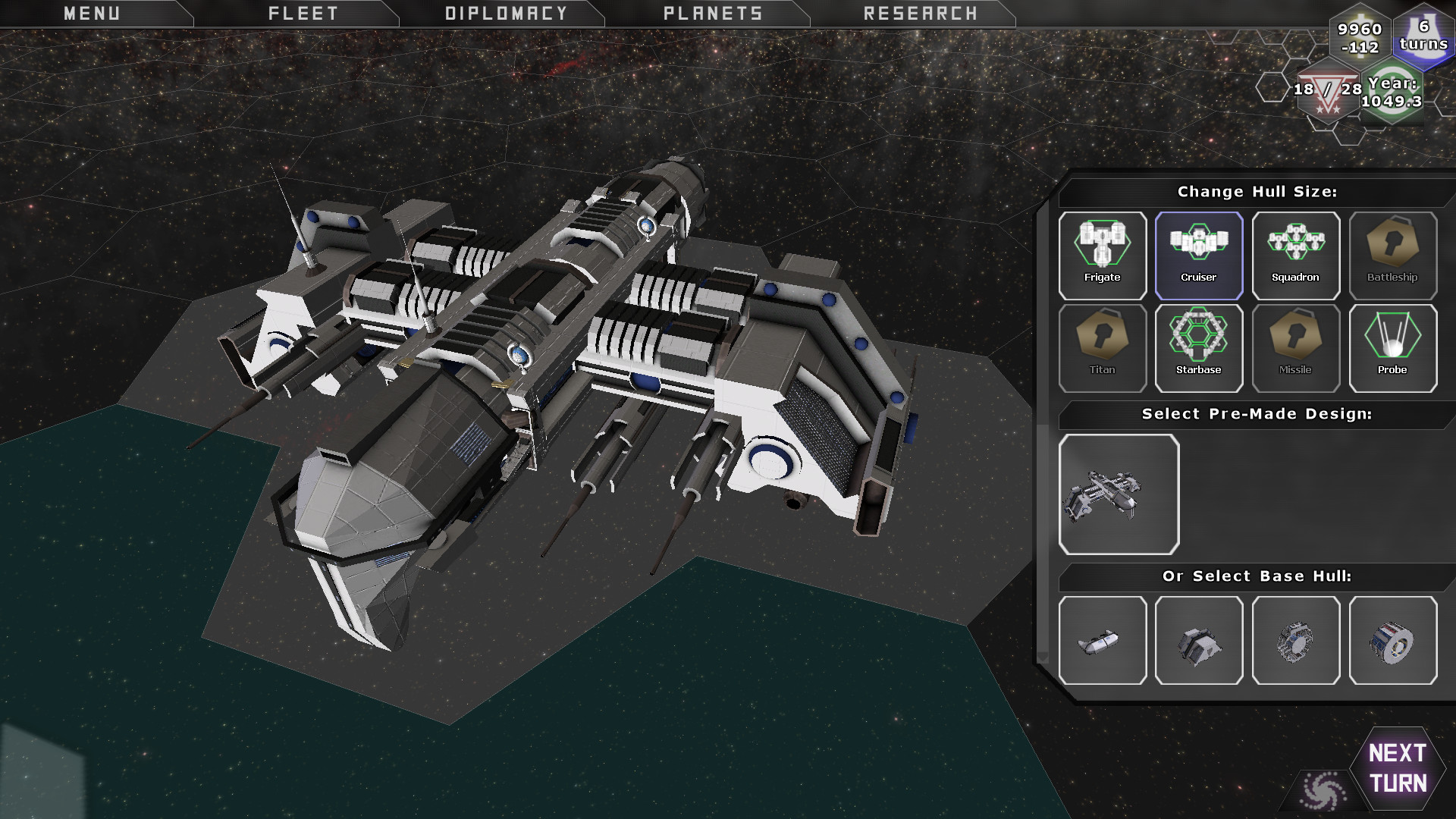Viewport: 1456px width, 819px height.
Task: Select the pre-made cruiser design thumbnail
Action: pyautogui.click(x=1119, y=494)
